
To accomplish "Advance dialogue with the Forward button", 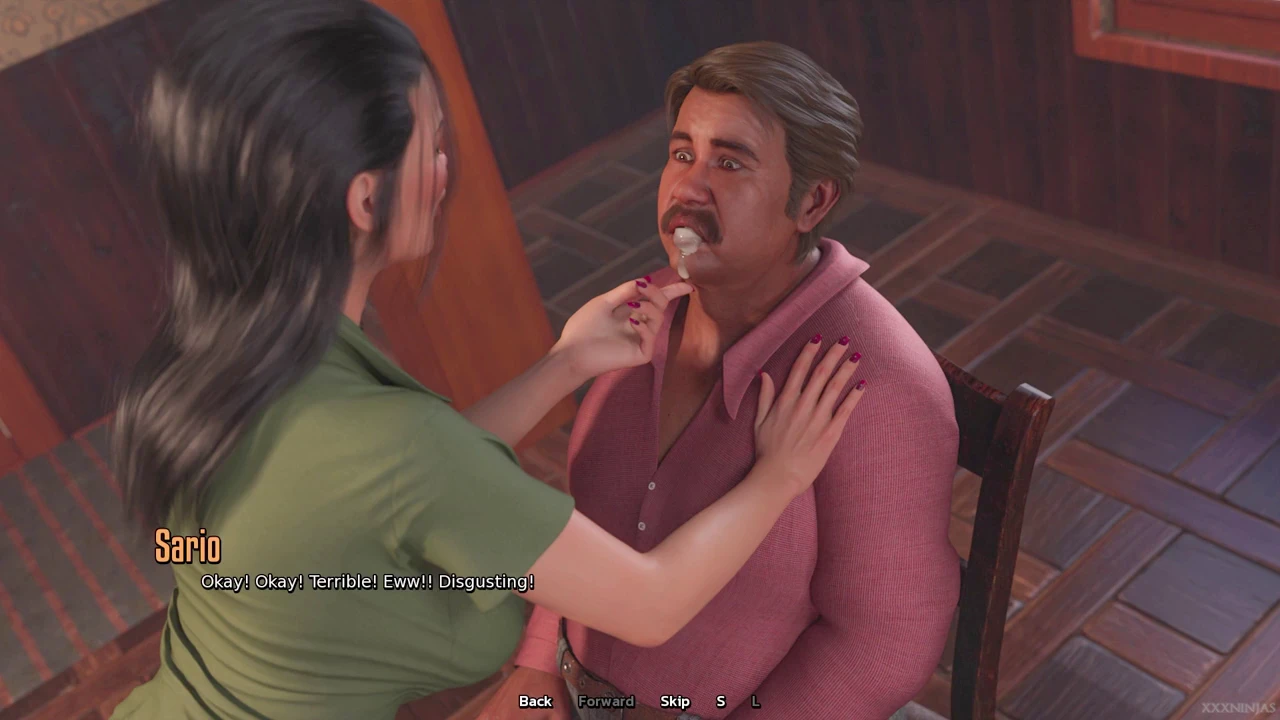I will [x=606, y=701].
